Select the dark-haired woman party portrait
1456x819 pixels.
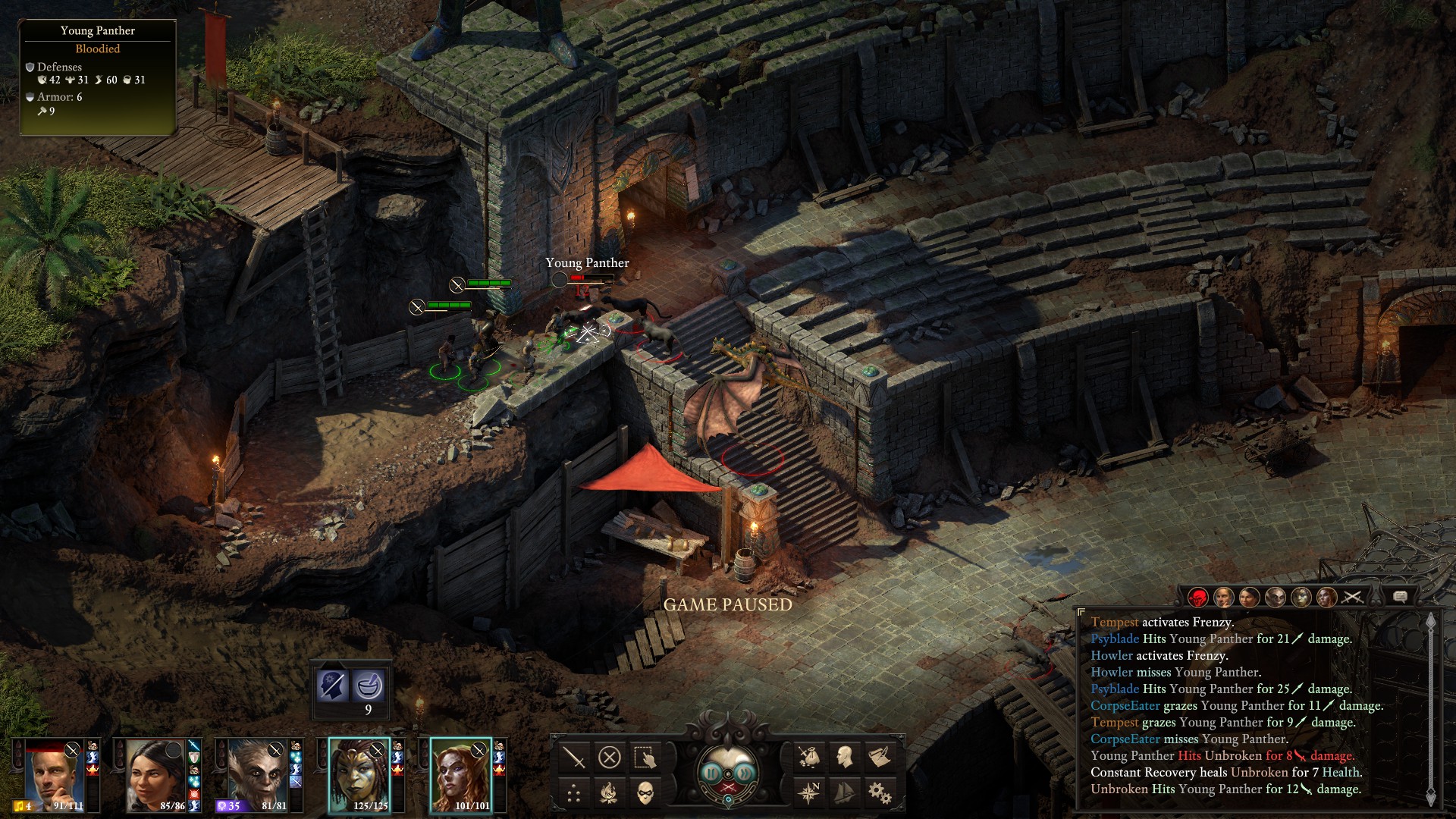pos(155,775)
